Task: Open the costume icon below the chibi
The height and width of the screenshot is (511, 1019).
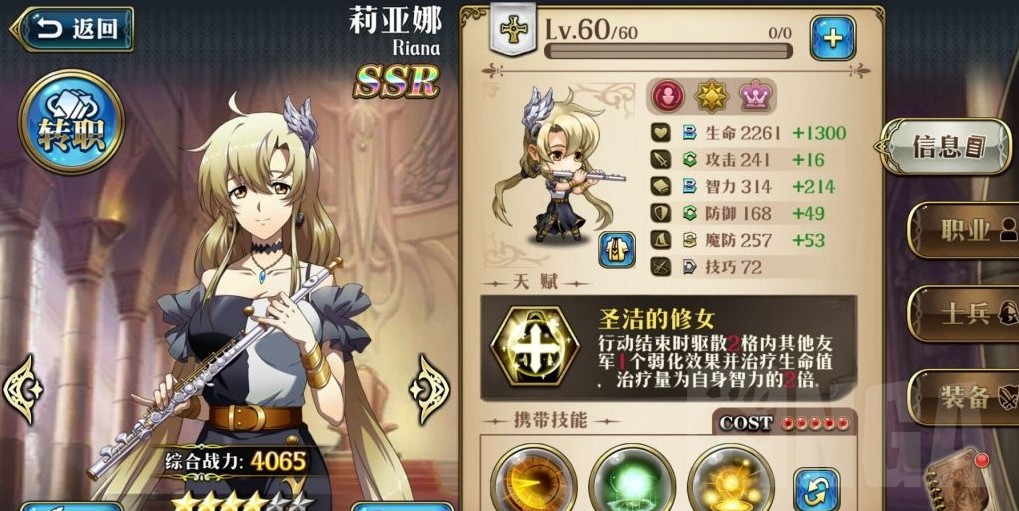Action: (x=617, y=249)
